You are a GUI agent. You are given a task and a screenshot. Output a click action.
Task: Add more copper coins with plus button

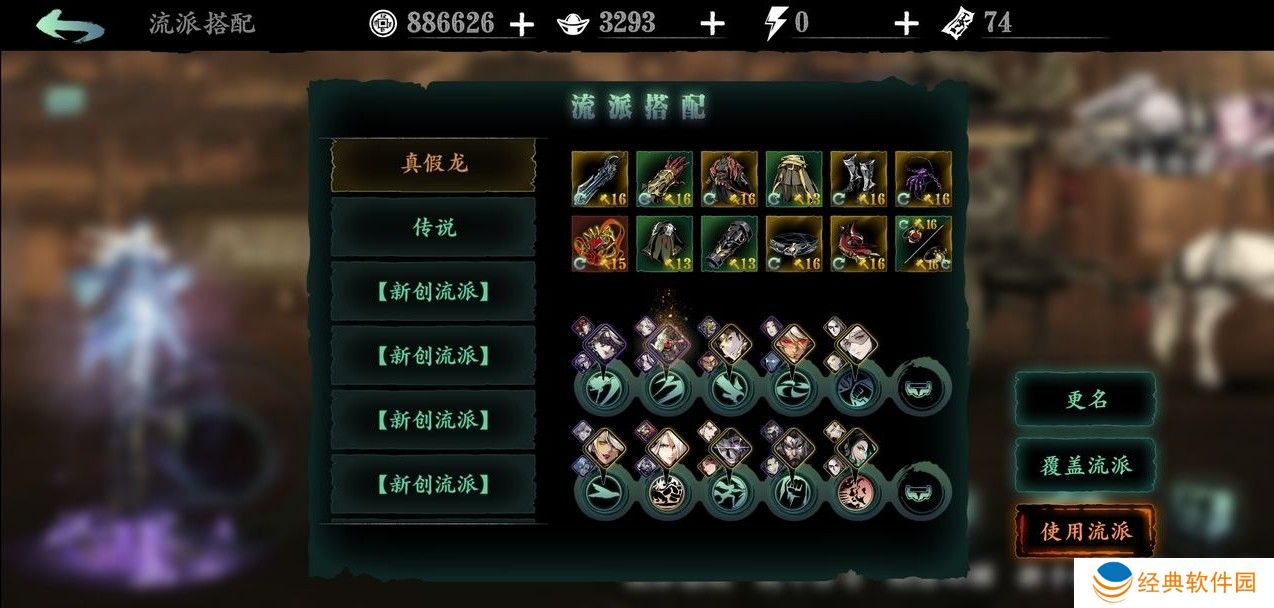pos(521,25)
